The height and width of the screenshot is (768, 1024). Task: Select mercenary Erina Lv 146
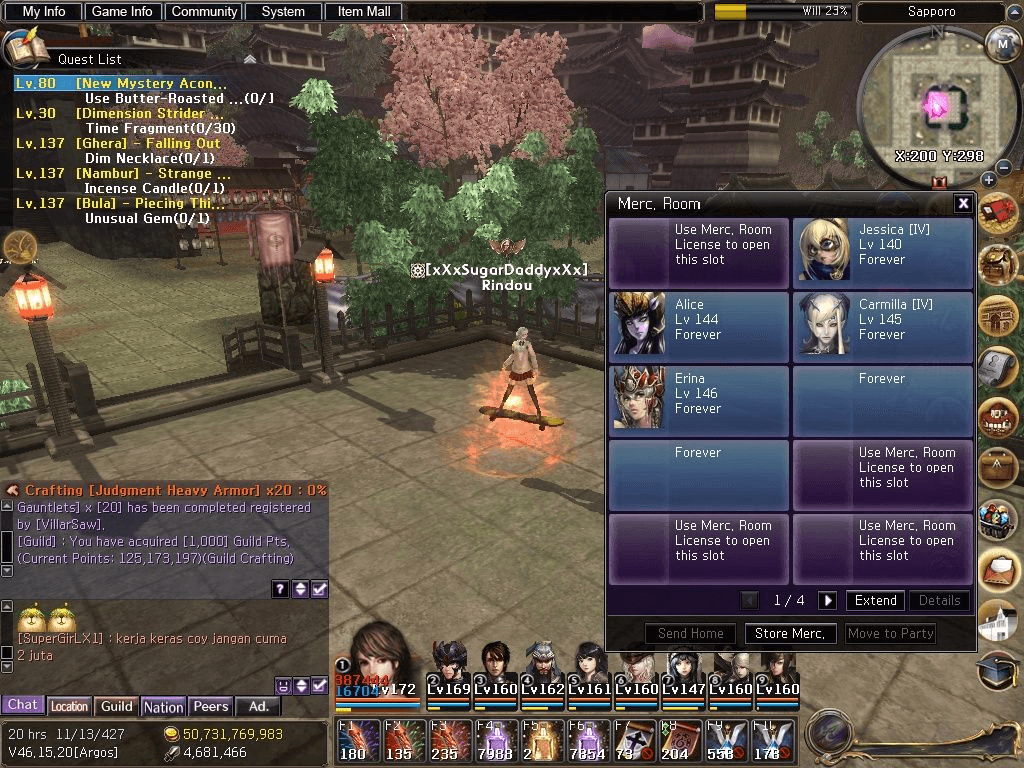click(699, 400)
